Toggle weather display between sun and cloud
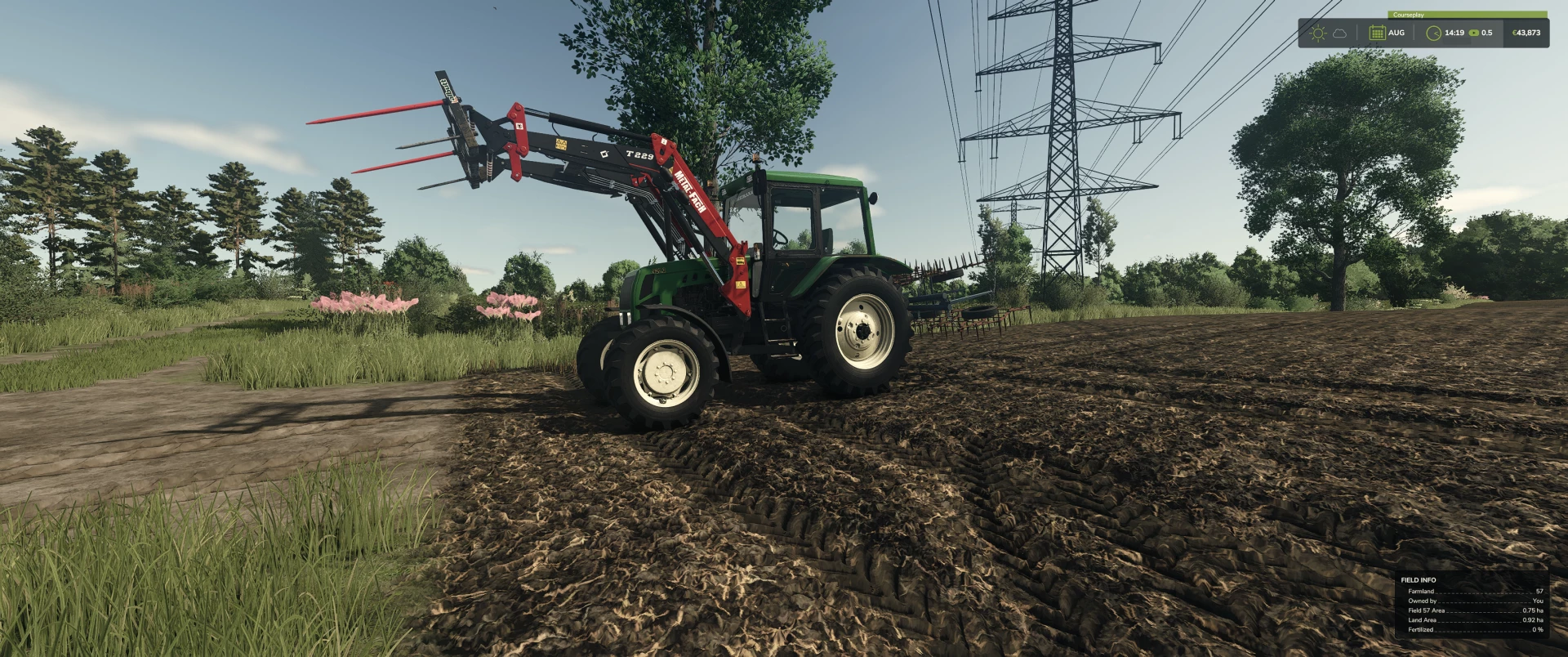1568x657 pixels. click(x=1330, y=34)
